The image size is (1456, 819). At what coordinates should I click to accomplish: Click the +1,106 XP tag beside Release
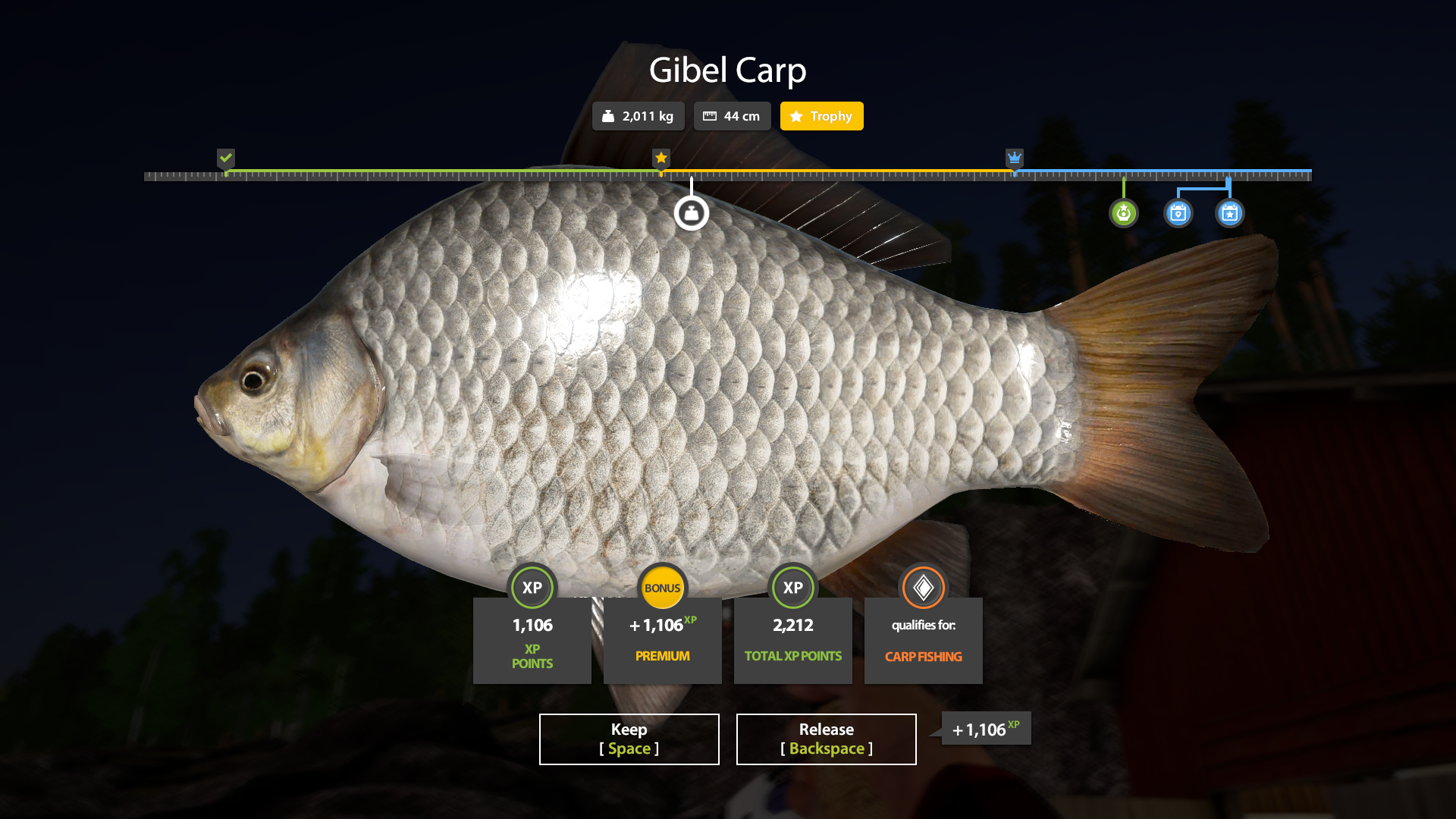pyautogui.click(x=984, y=729)
